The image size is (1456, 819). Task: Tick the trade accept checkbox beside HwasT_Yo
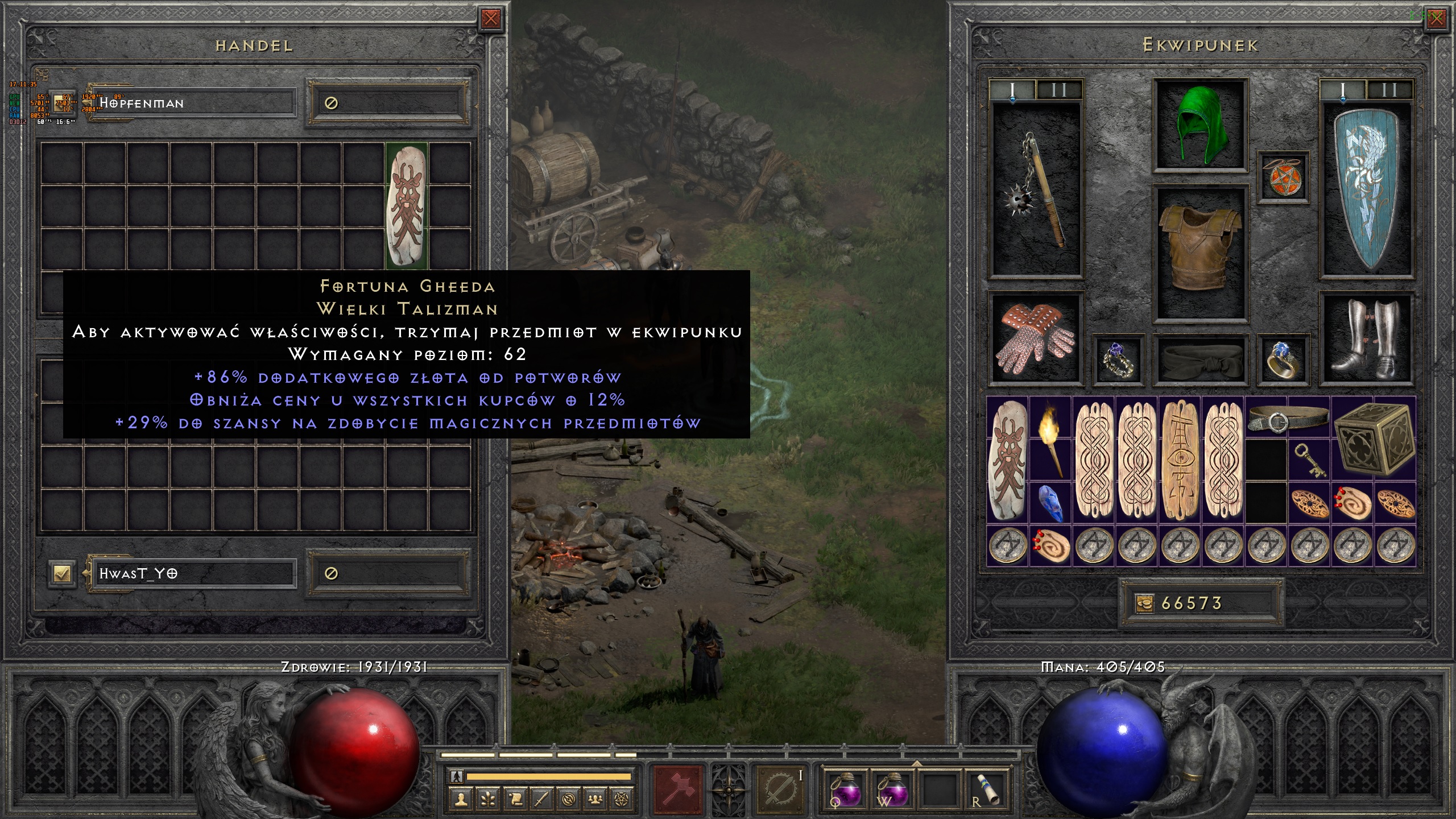pyautogui.click(x=62, y=573)
